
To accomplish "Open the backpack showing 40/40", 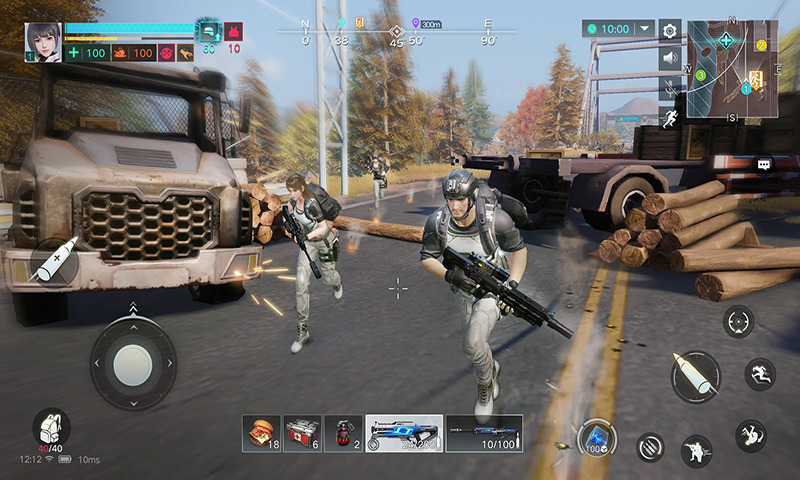I will [50, 427].
